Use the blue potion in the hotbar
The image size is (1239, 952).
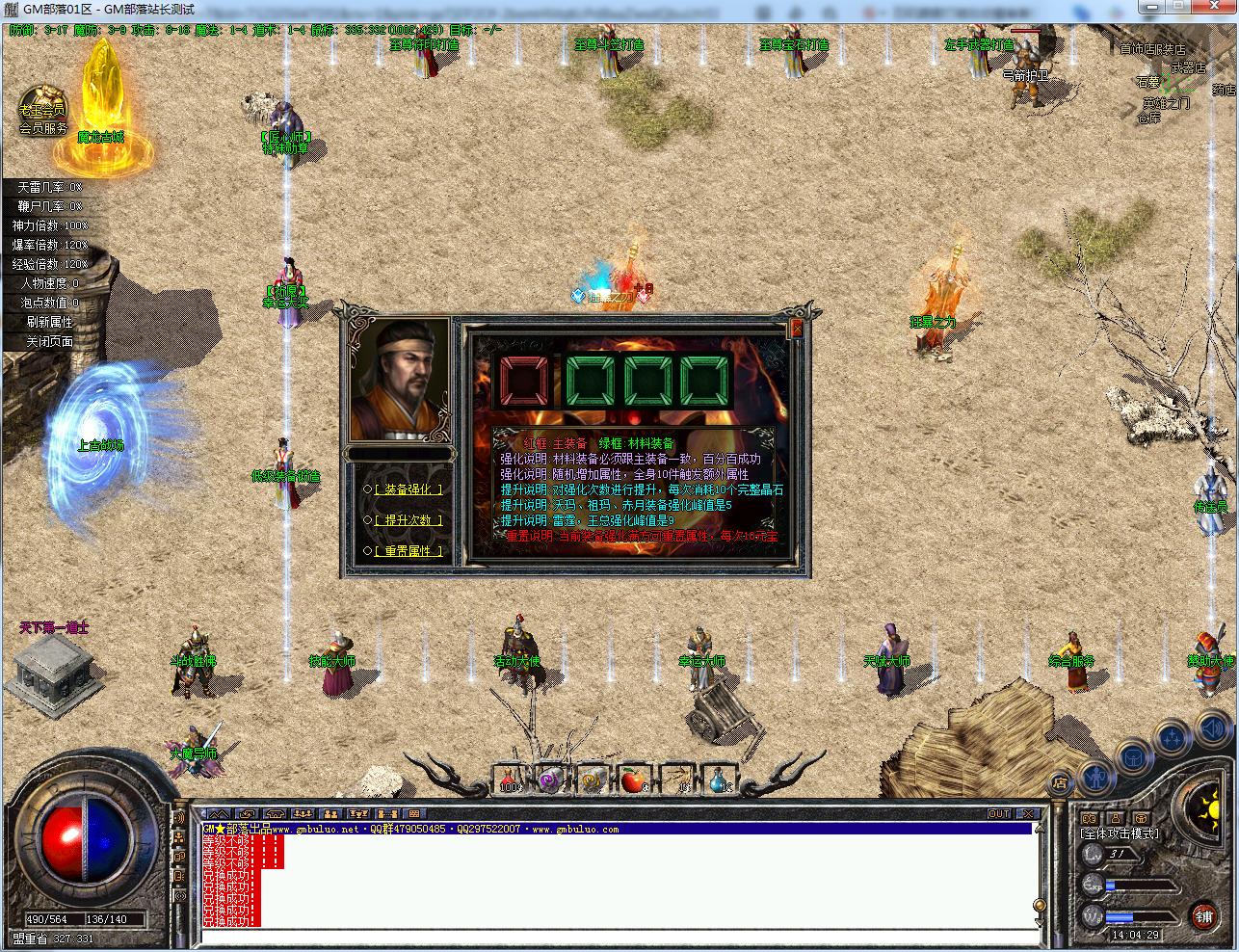click(x=718, y=780)
